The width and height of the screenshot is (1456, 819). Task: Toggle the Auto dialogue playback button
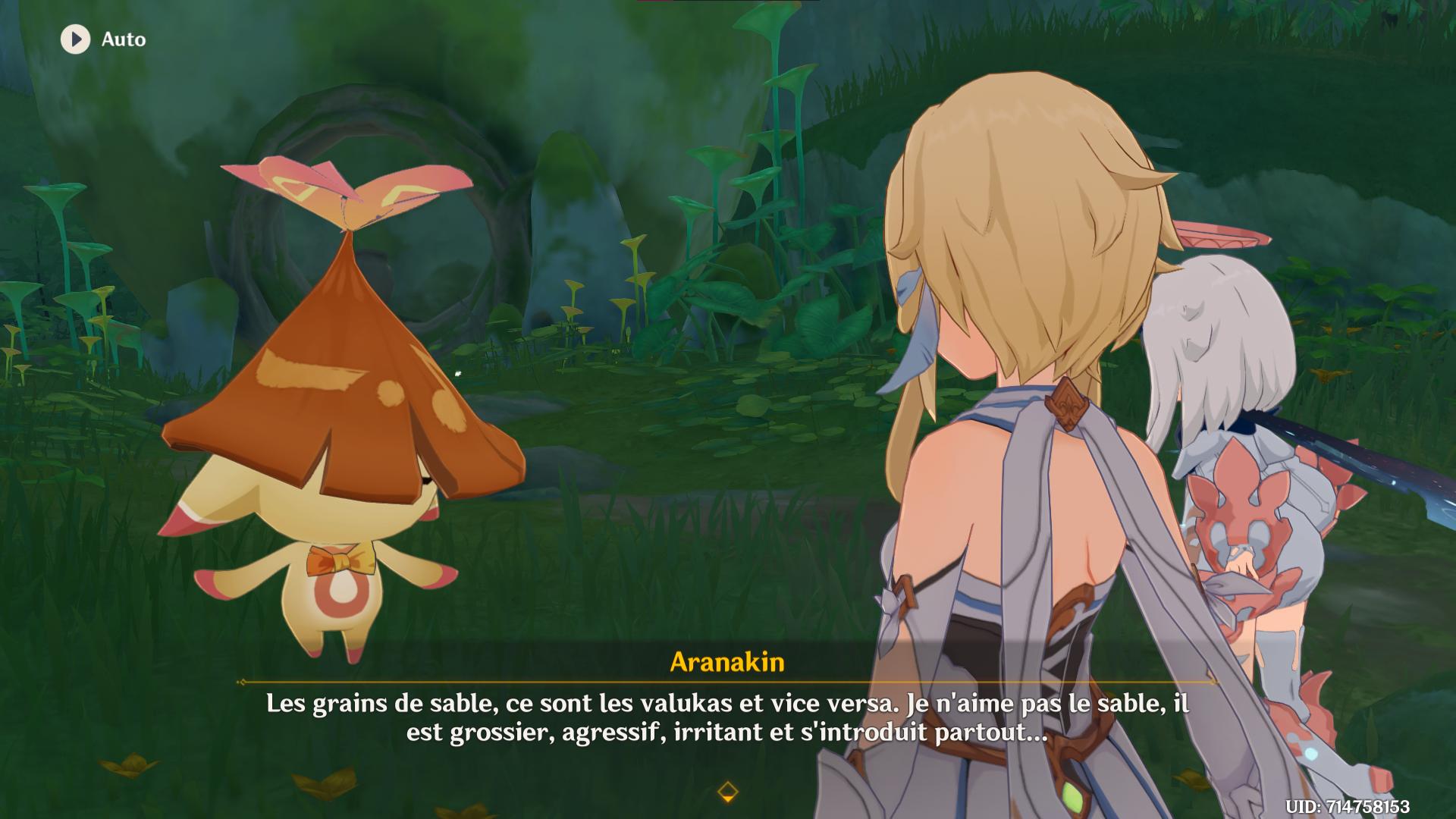click(x=76, y=39)
